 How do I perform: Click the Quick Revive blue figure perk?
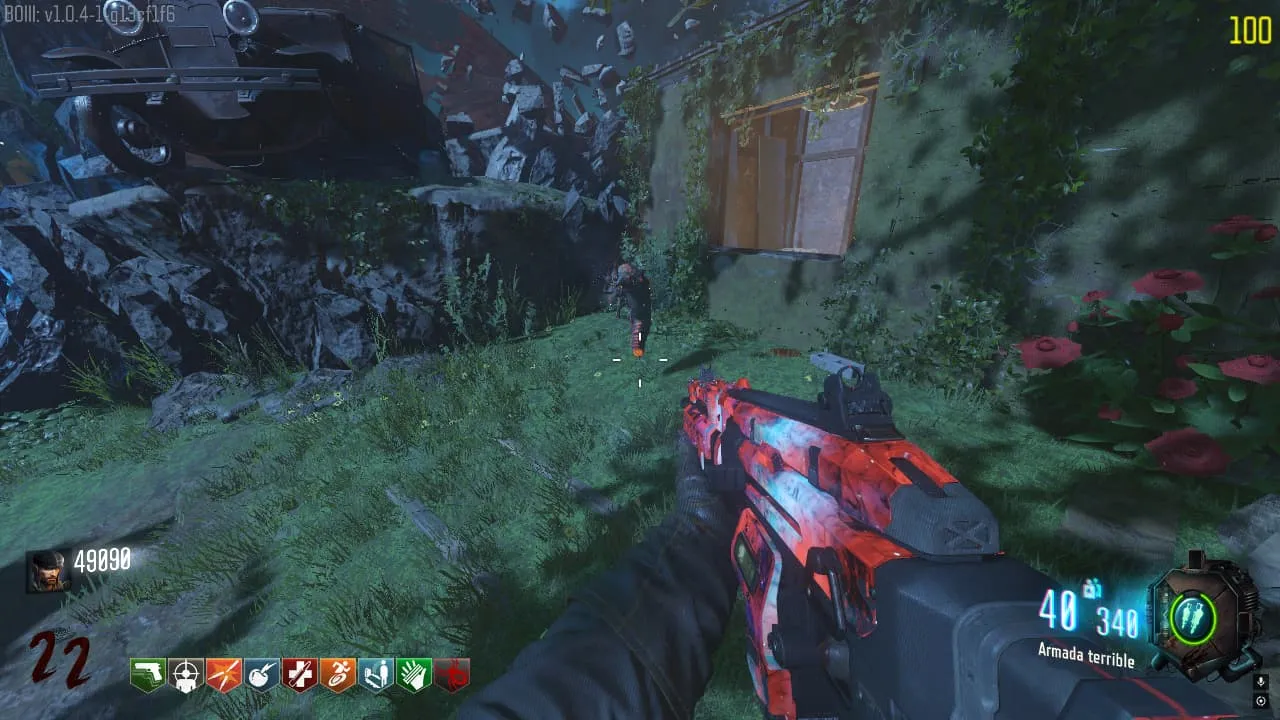[x=375, y=675]
